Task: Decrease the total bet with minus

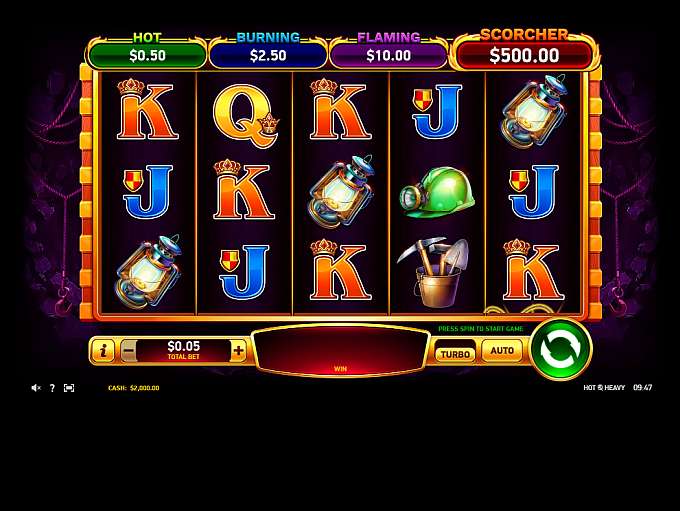Action: coord(129,351)
